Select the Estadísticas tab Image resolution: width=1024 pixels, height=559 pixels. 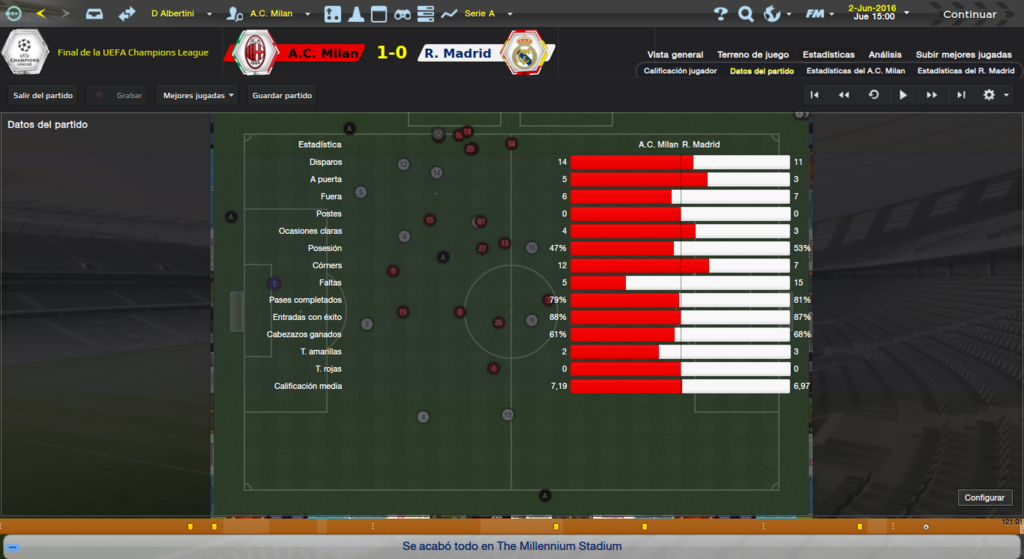[829, 54]
